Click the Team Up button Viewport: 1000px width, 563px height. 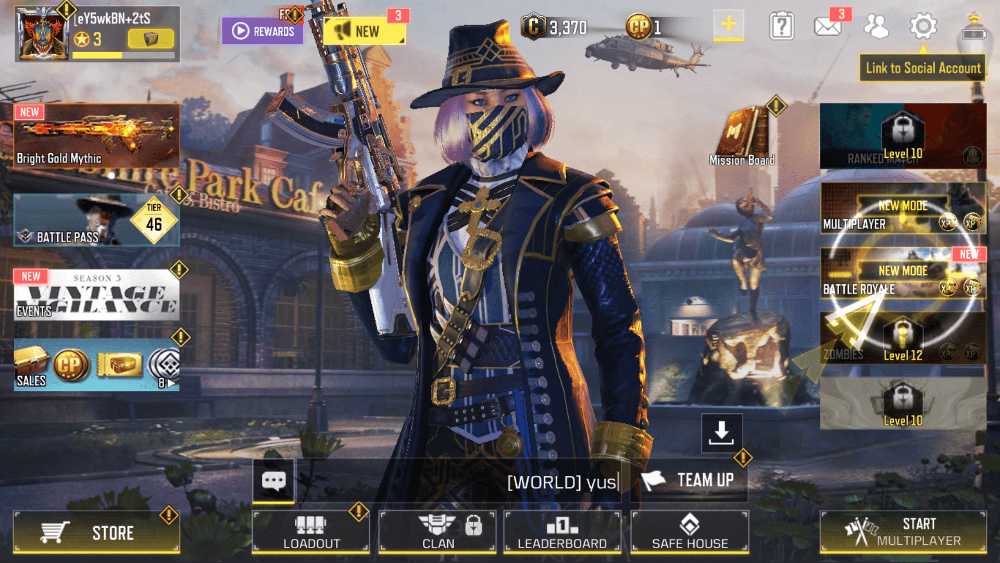point(689,480)
